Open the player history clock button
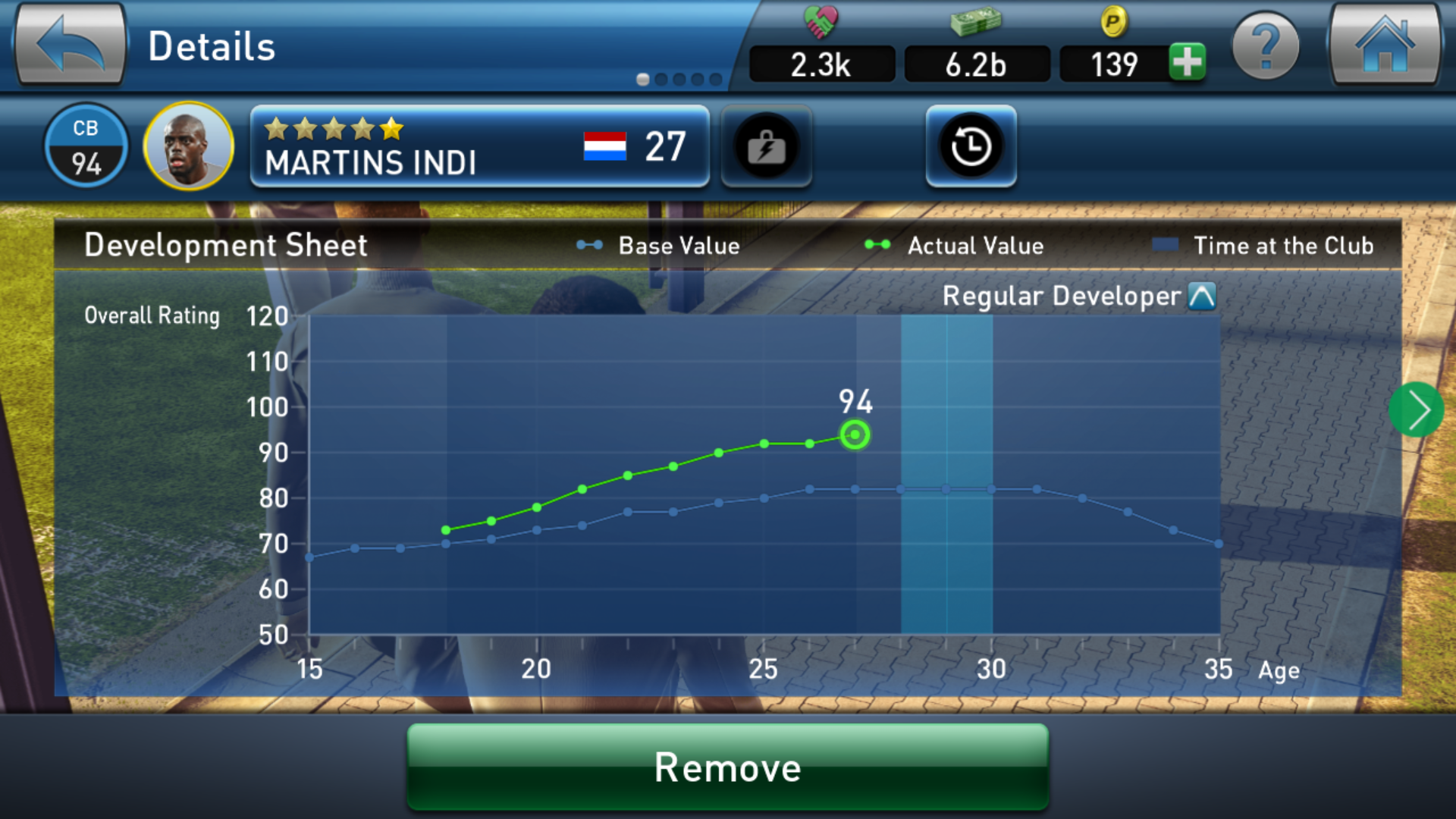Screen dimensions: 1456x819 [x=971, y=146]
